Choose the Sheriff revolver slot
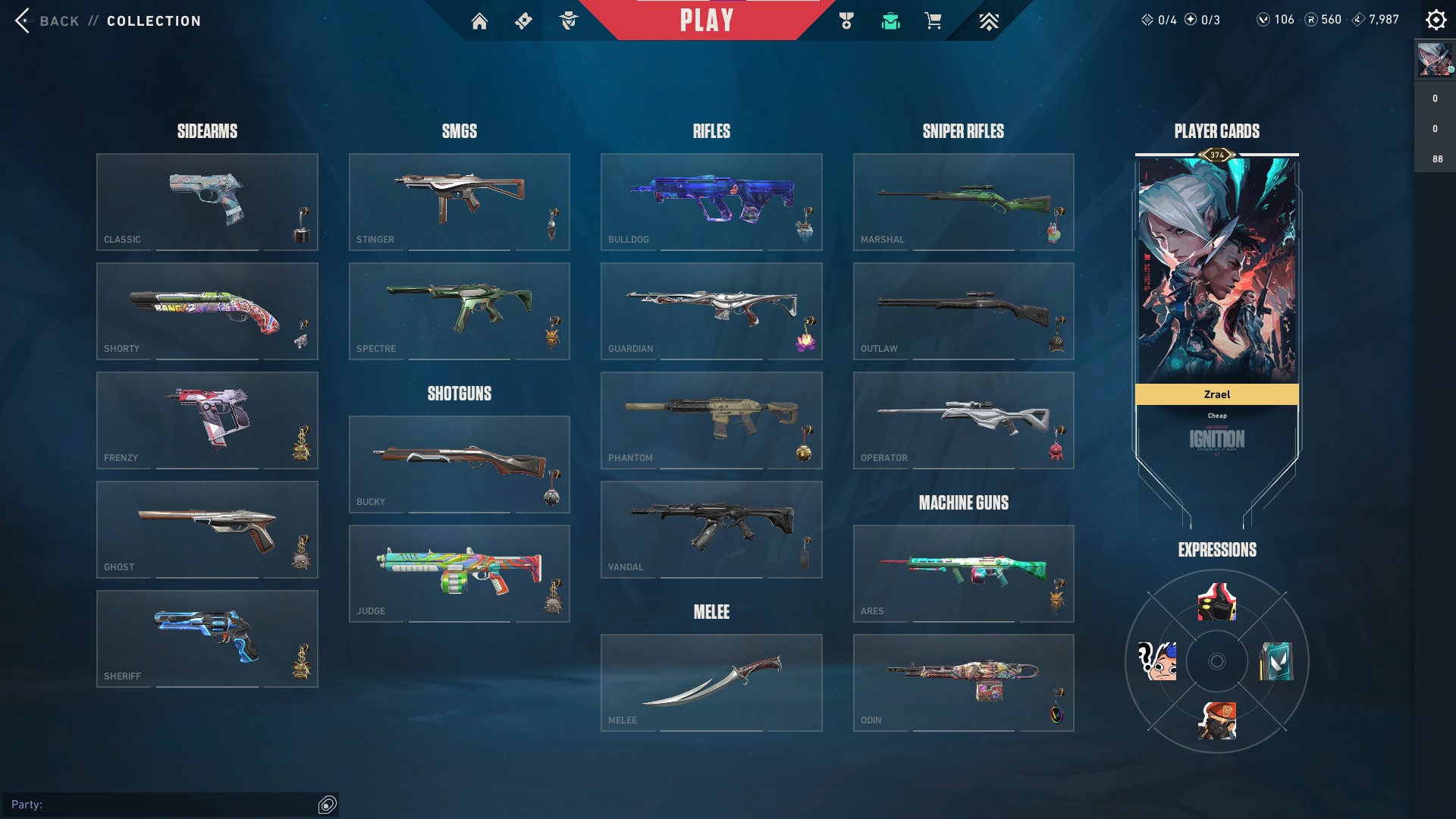 [207, 639]
